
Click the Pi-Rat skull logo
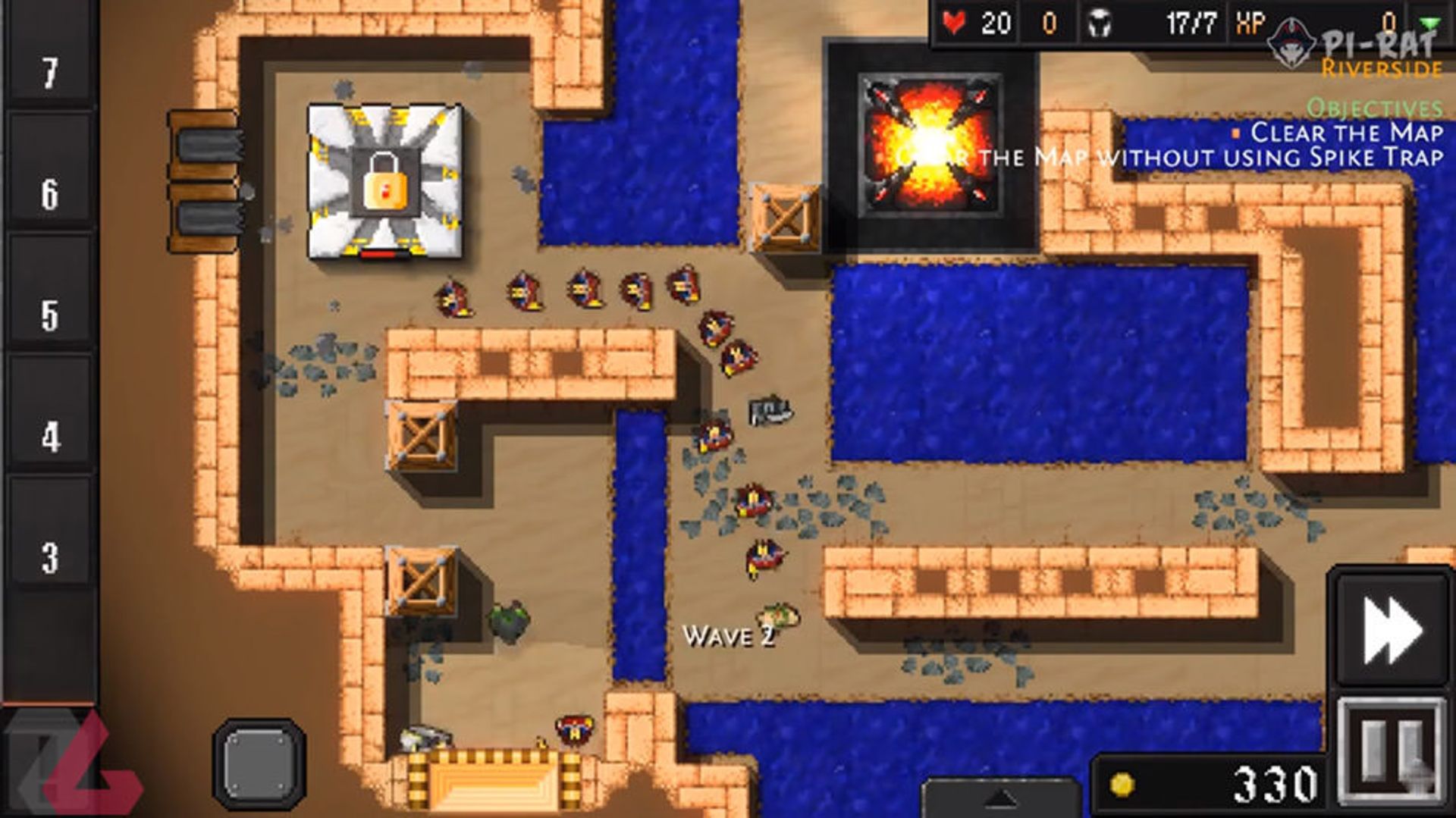click(1289, 42)
